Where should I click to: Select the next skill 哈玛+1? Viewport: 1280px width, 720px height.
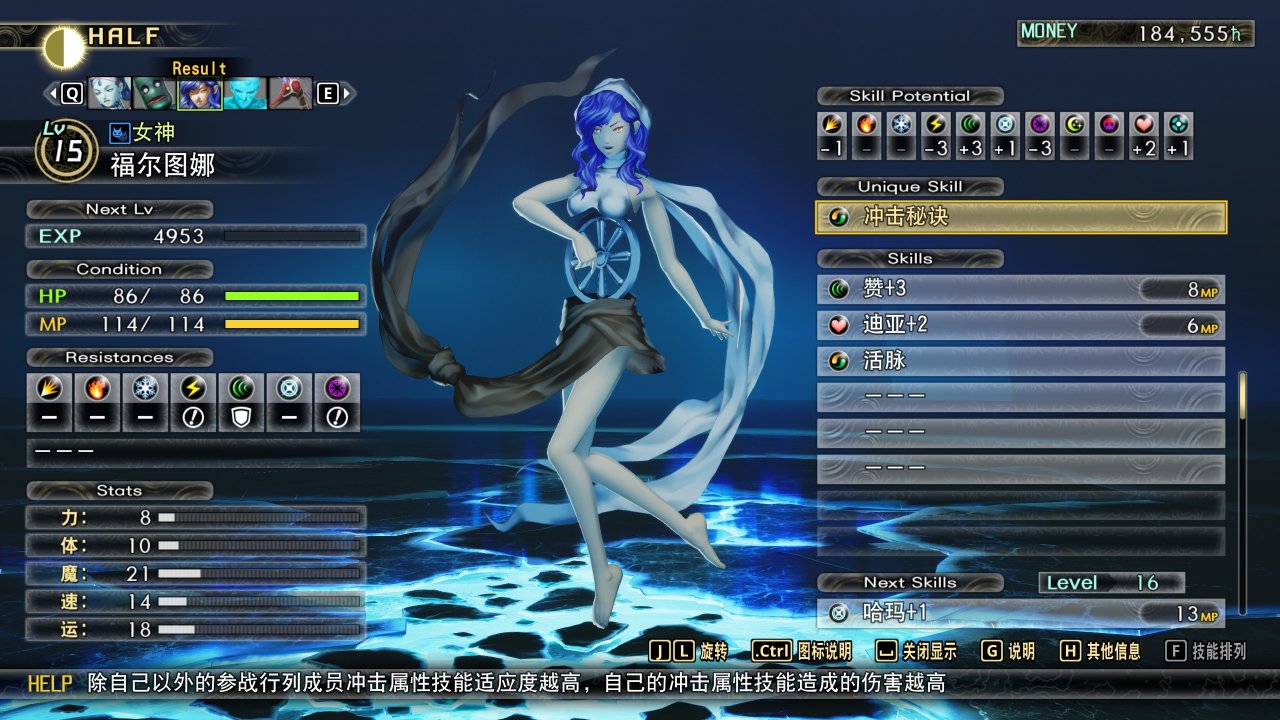coord(1021,613)
